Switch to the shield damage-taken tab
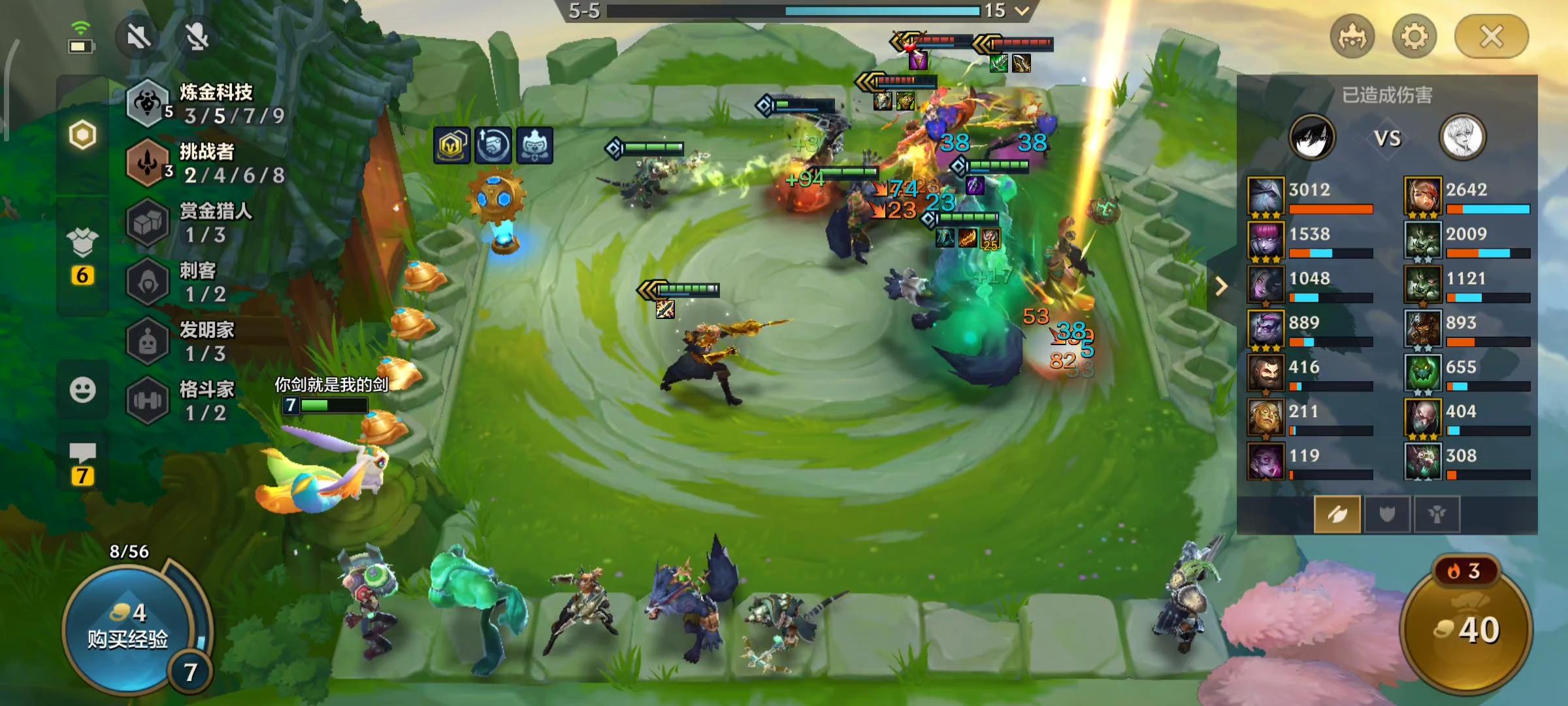This screenshot has width=1568, height=706. point(1386,514)
